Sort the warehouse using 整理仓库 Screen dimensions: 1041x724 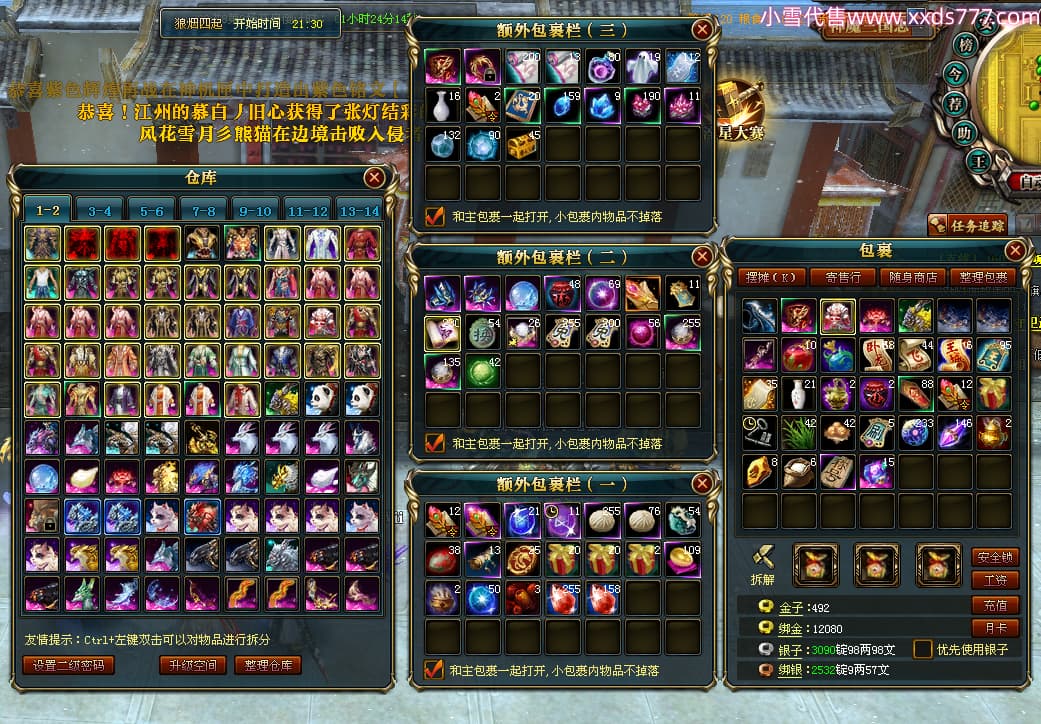268,665
